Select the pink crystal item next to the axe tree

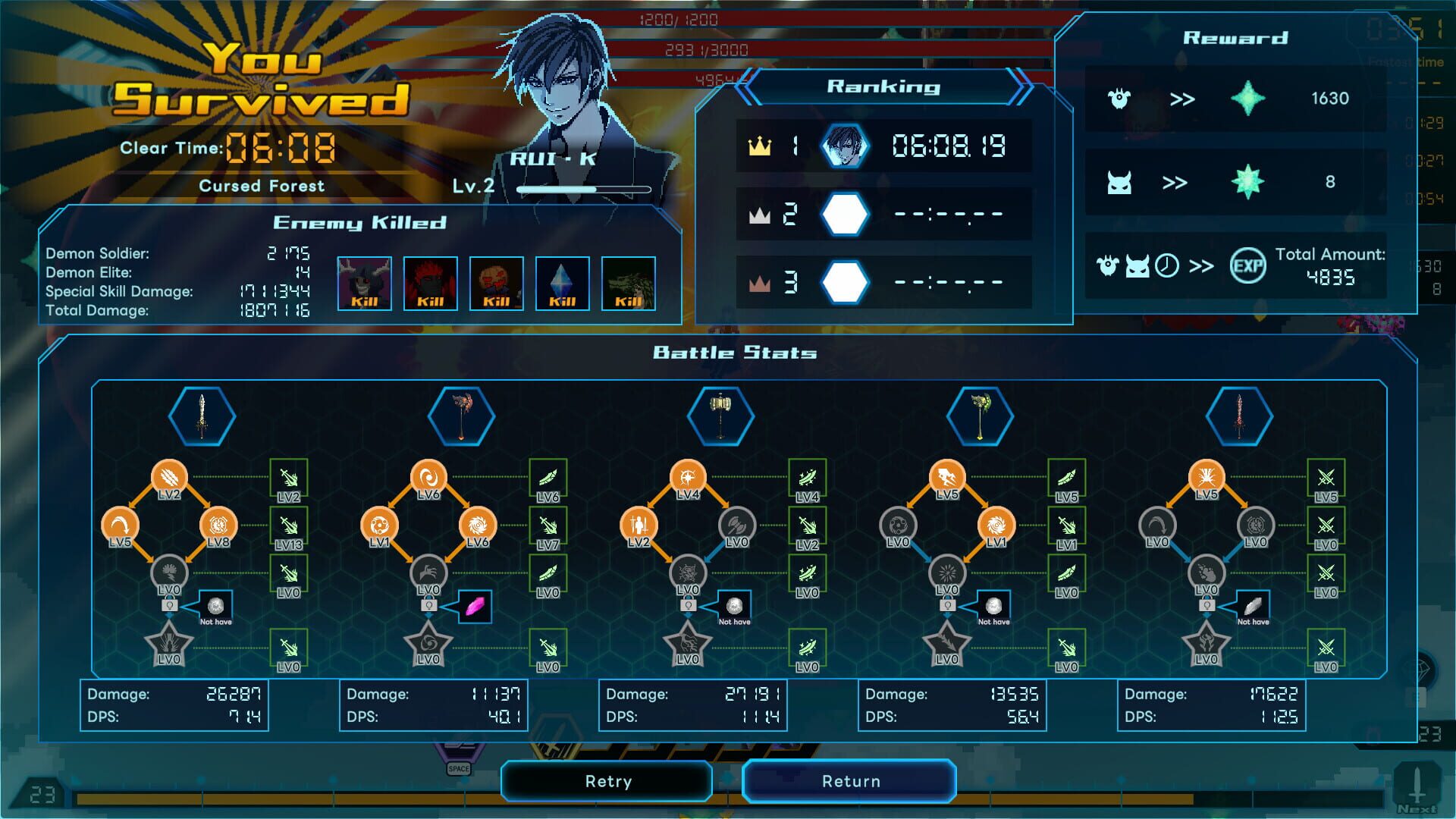(474, 607)
